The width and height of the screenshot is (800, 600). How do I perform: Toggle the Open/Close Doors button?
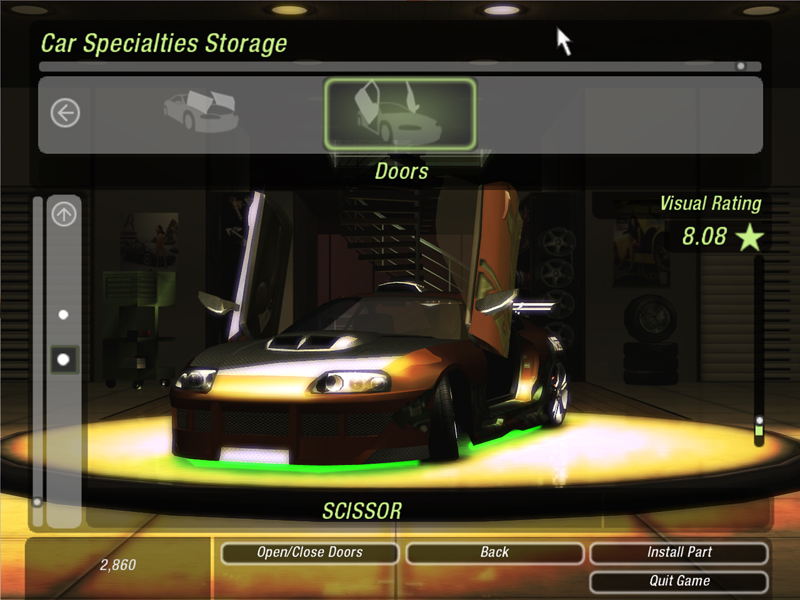(x=309, y=552)
